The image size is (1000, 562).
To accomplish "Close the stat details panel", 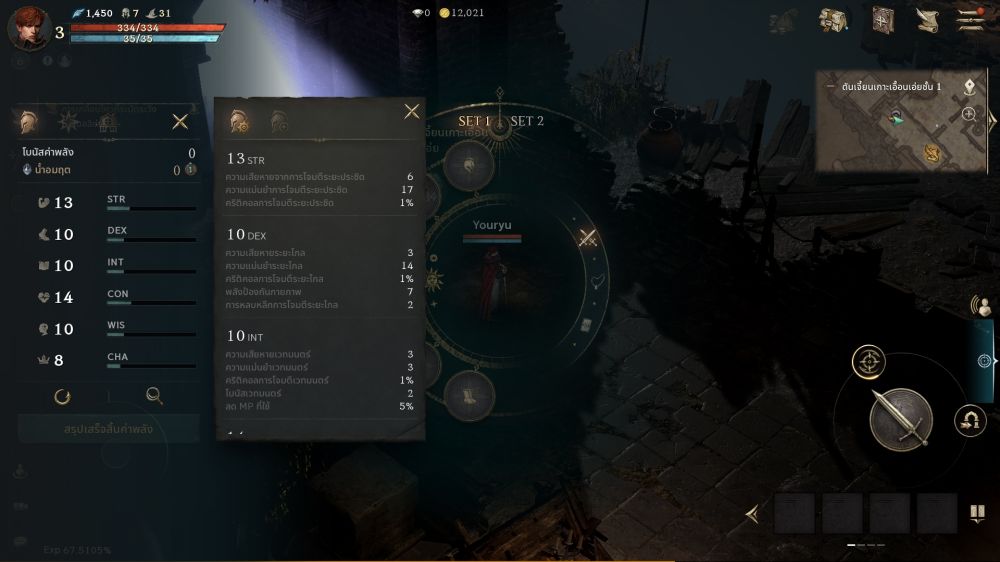I will pyautogui.click(x=411, y=112).
